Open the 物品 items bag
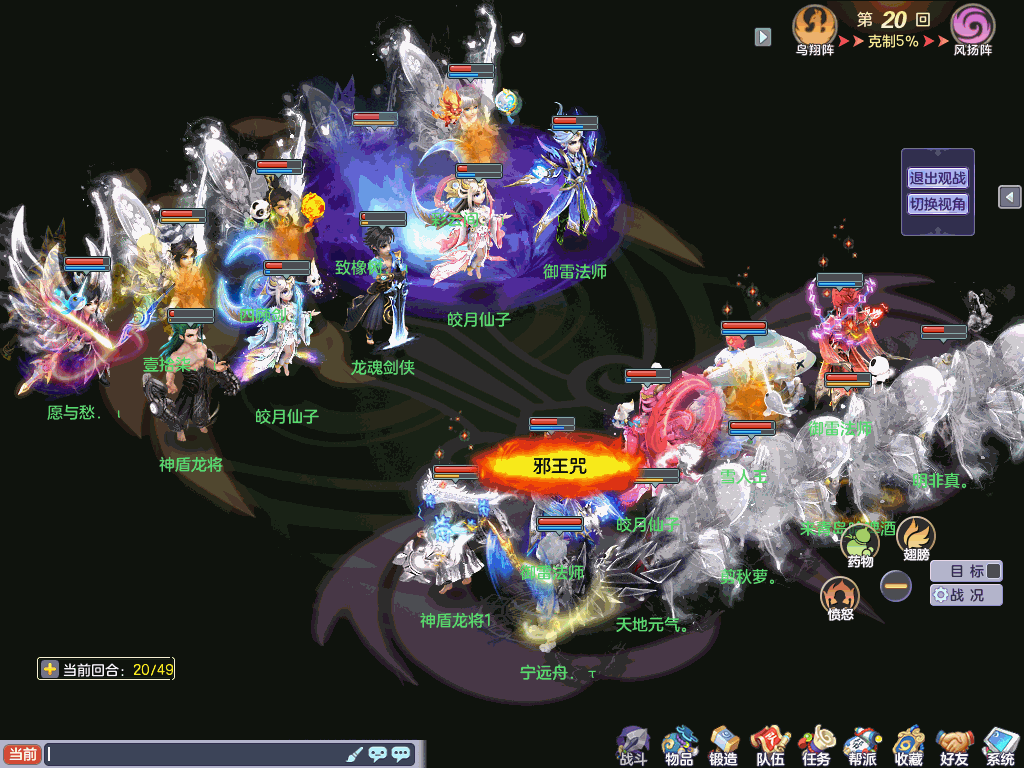The width and height of the screenshot is (1024, 768). tap(679, 745)
